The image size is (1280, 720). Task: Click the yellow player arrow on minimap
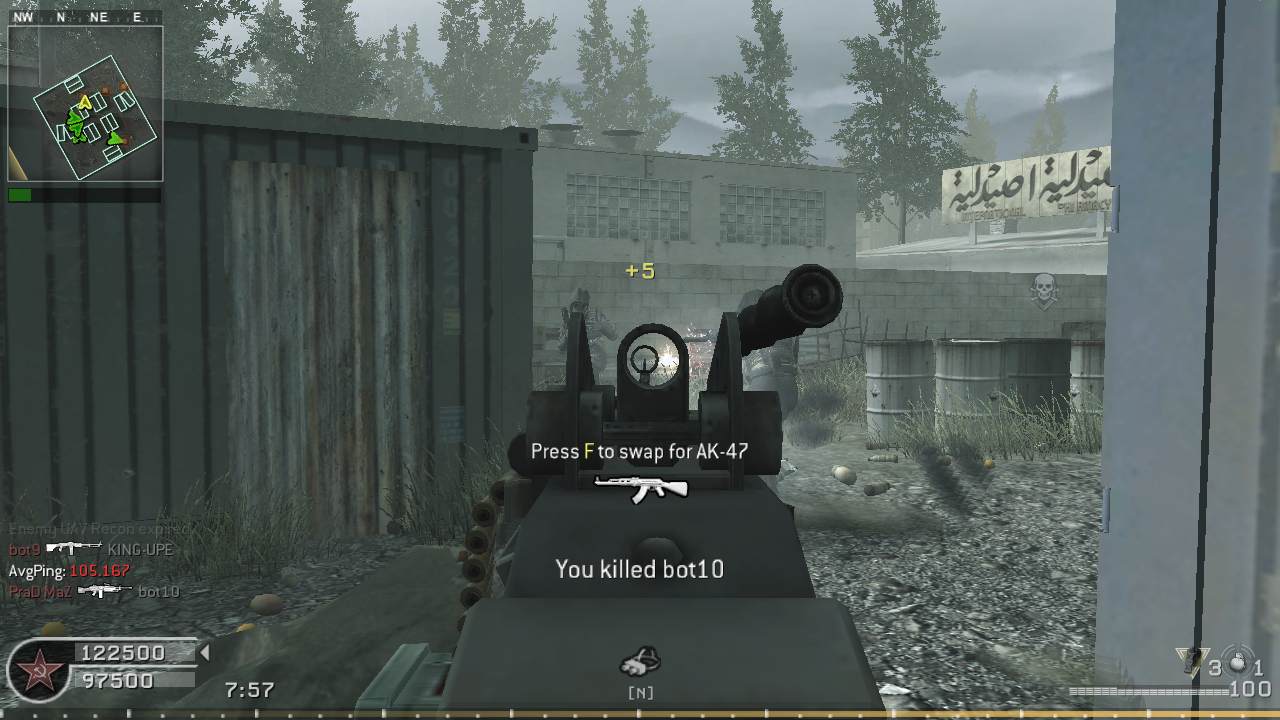click(x=86, y=101)
